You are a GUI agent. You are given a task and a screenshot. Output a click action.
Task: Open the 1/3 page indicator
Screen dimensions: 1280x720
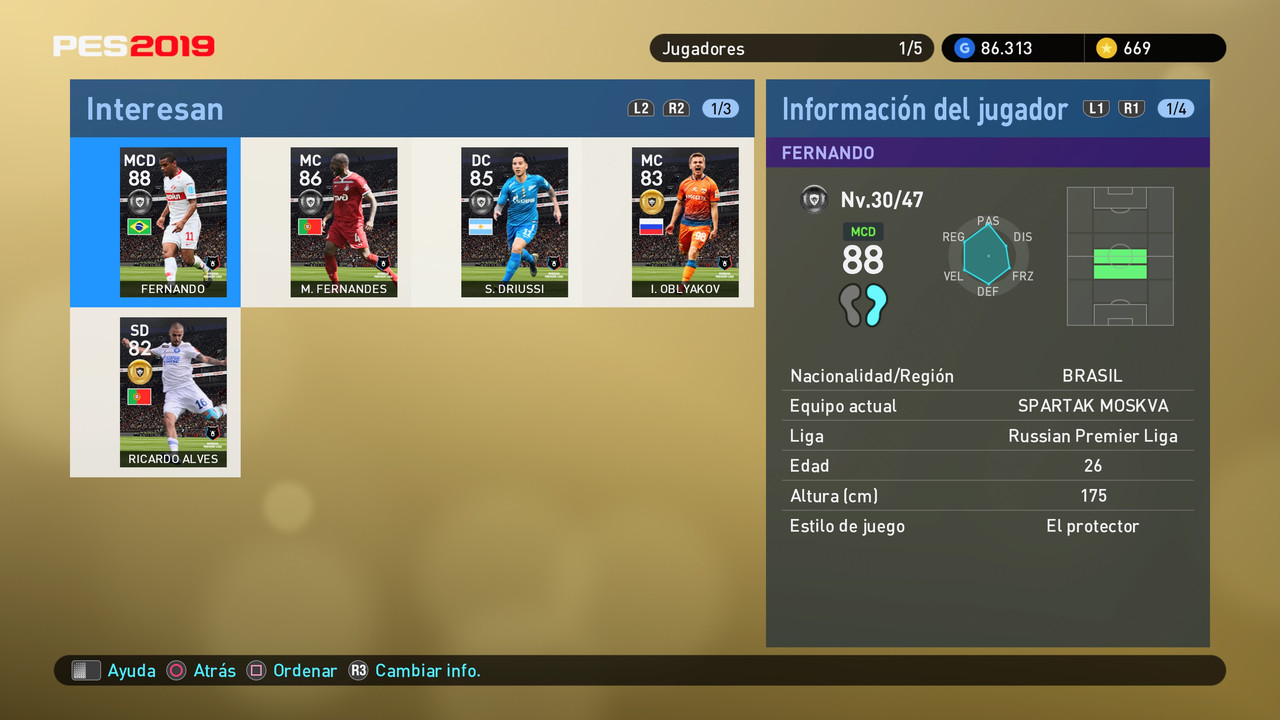pyautogui.click(x=719, y=108)
